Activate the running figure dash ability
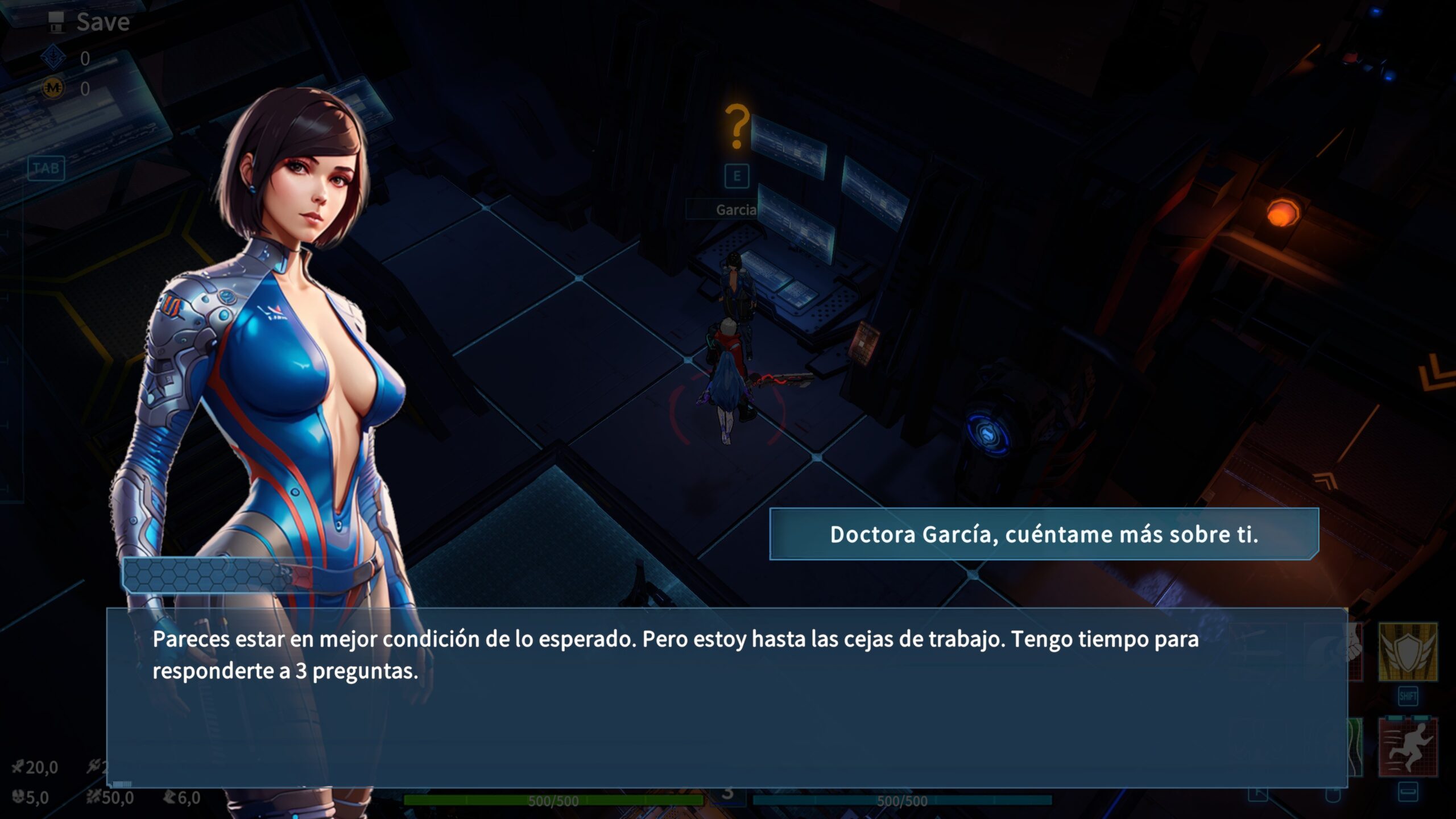 [x=1408, y=747]
